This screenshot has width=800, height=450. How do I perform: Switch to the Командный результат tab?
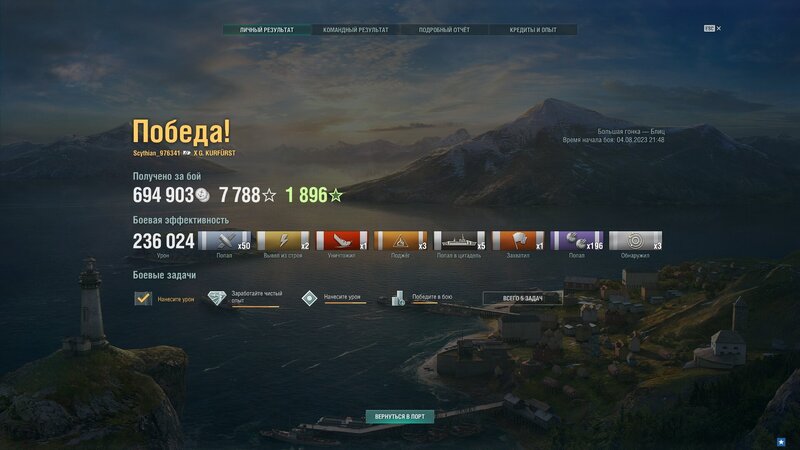[355, 30]
